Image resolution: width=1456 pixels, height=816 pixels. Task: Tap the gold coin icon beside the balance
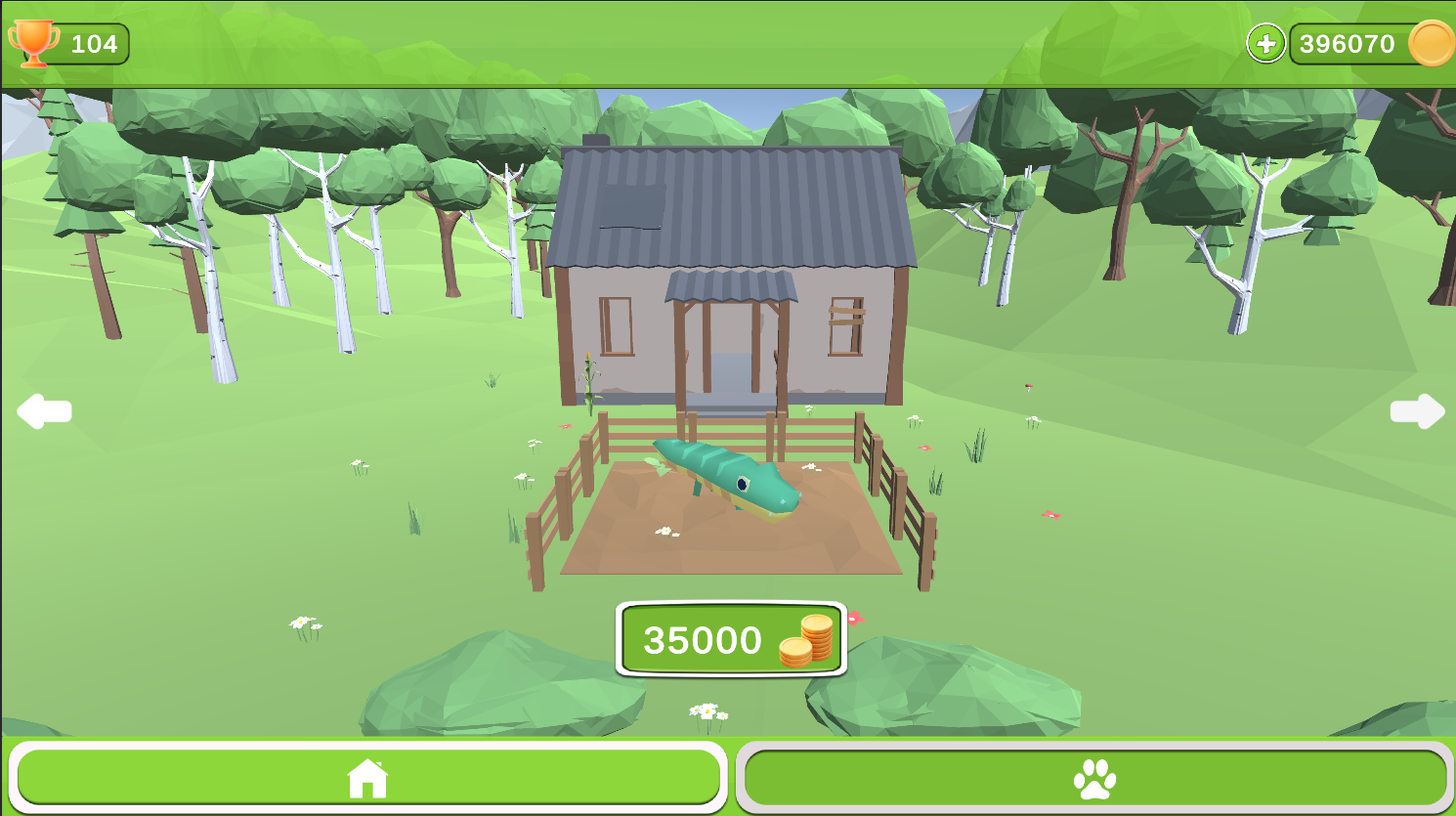point(1429,43)
